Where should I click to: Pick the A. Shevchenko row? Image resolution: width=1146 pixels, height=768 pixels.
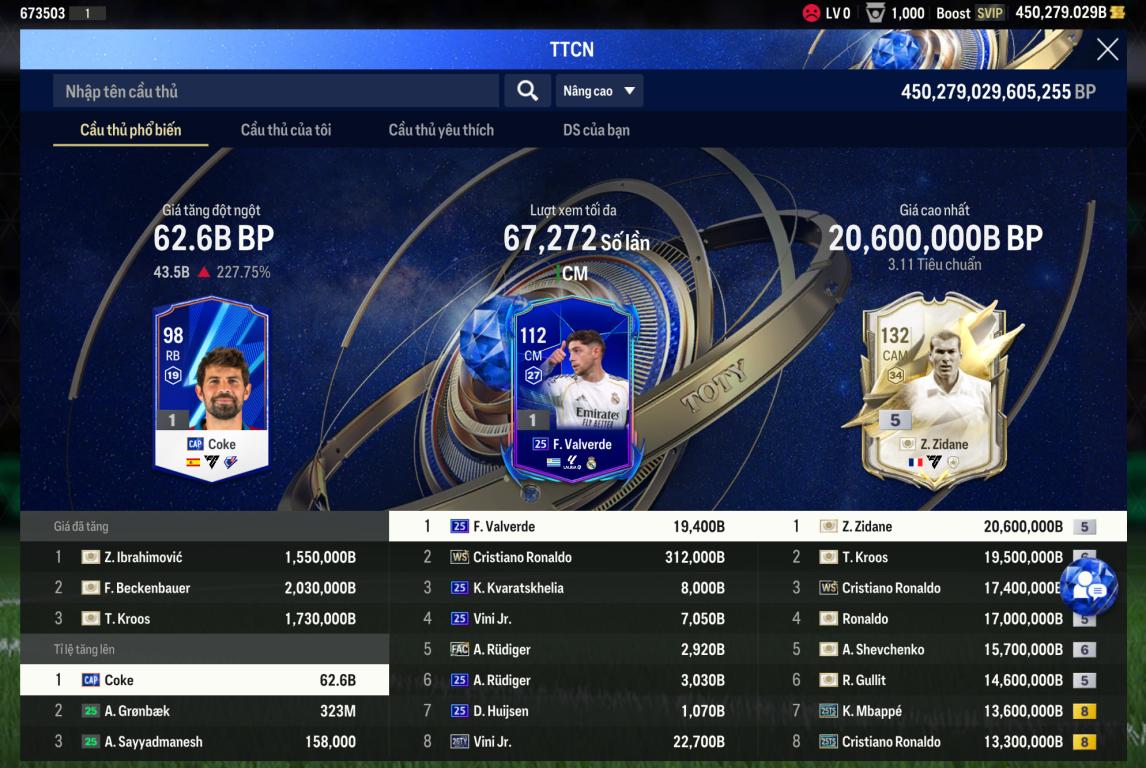(942, 650)
